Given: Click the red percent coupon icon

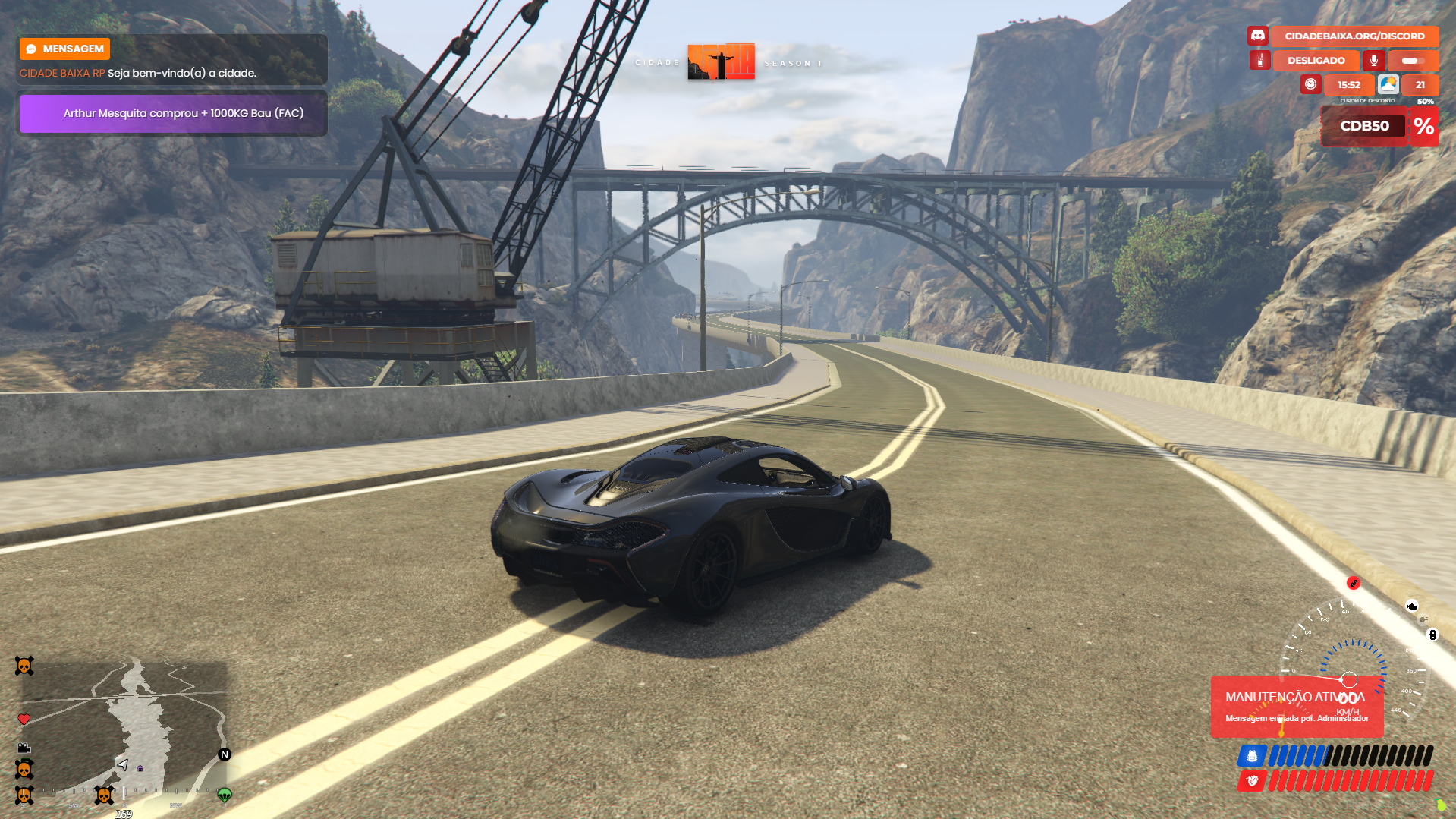Looking at the screenshot, I should point(1423,126).
